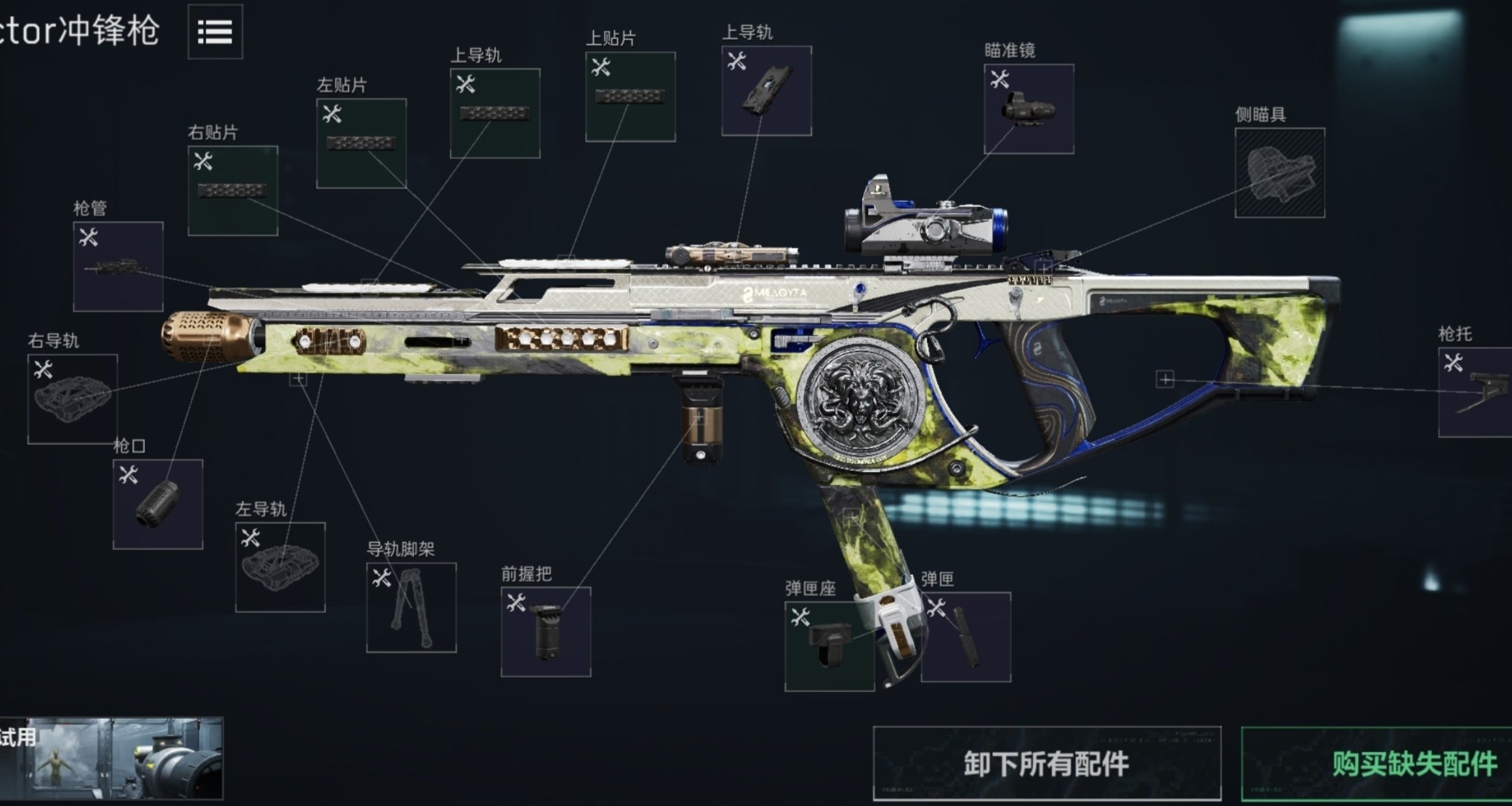Open the 瞄准镜 scope slot
This screenshot has width=1512, height=806.
pyautogui.click(x=1029, y=109)
